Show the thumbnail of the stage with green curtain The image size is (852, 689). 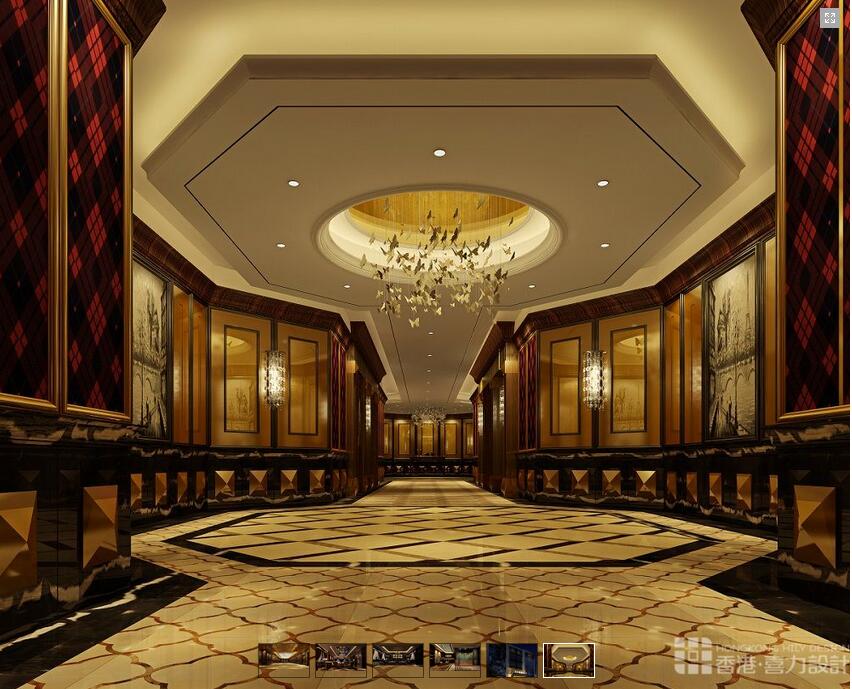pyautogui.click(x=455, y=659)
